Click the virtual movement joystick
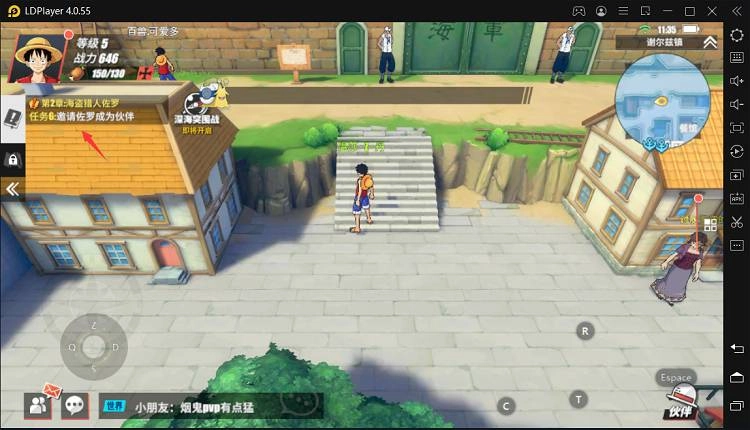750x430 pixels. coord(92,347)
